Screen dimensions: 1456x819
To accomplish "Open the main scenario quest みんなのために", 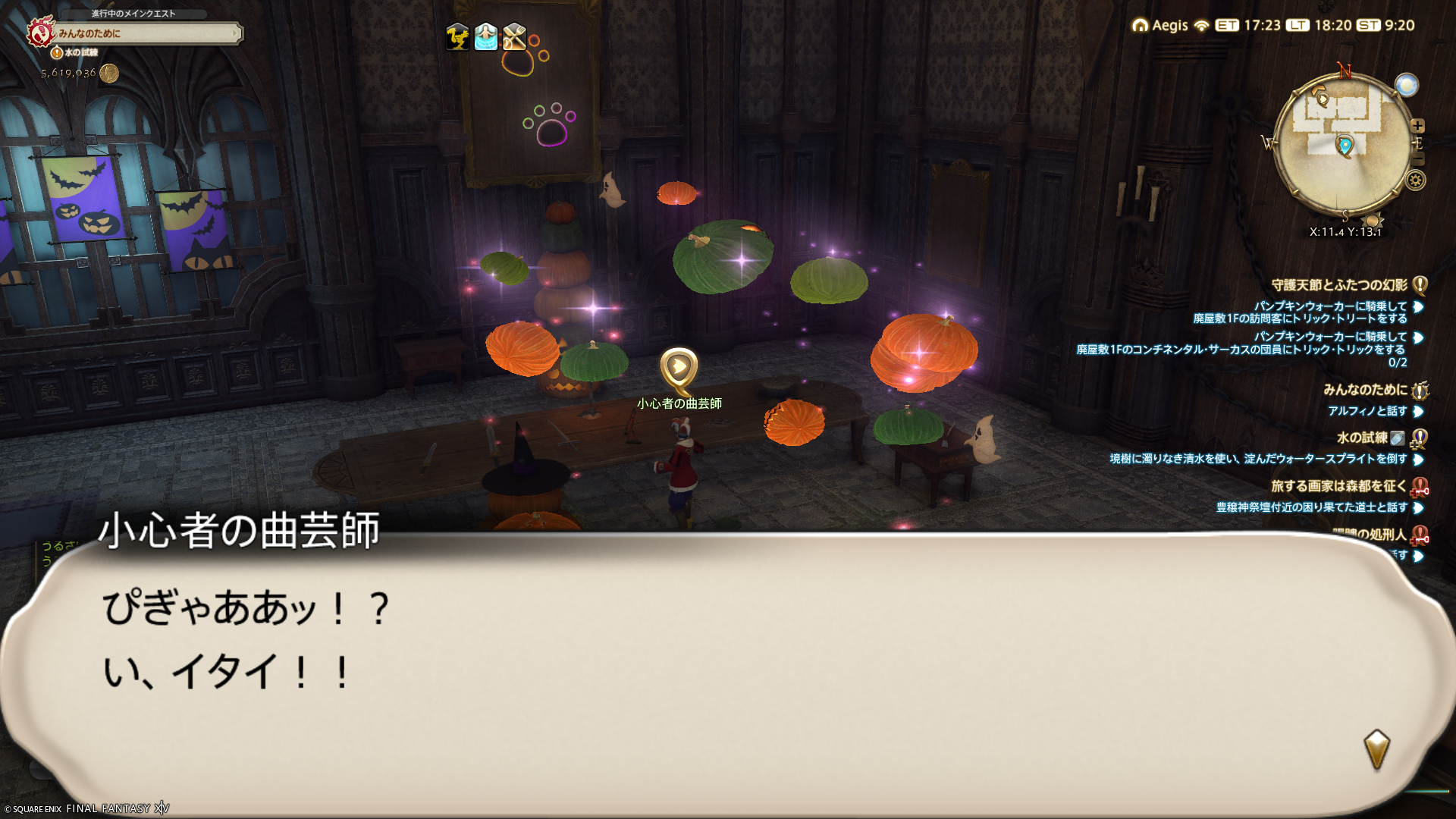I will point(144,33).
